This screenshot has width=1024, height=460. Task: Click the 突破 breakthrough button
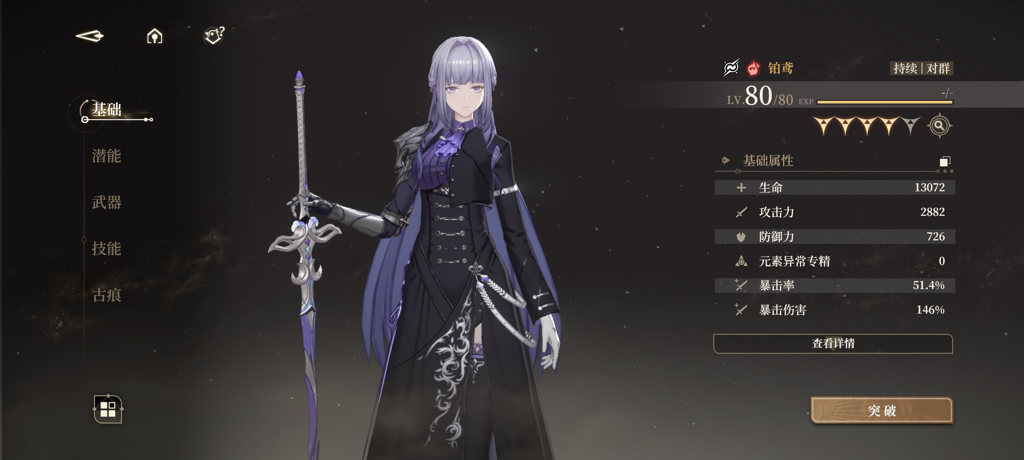point(881,410)
